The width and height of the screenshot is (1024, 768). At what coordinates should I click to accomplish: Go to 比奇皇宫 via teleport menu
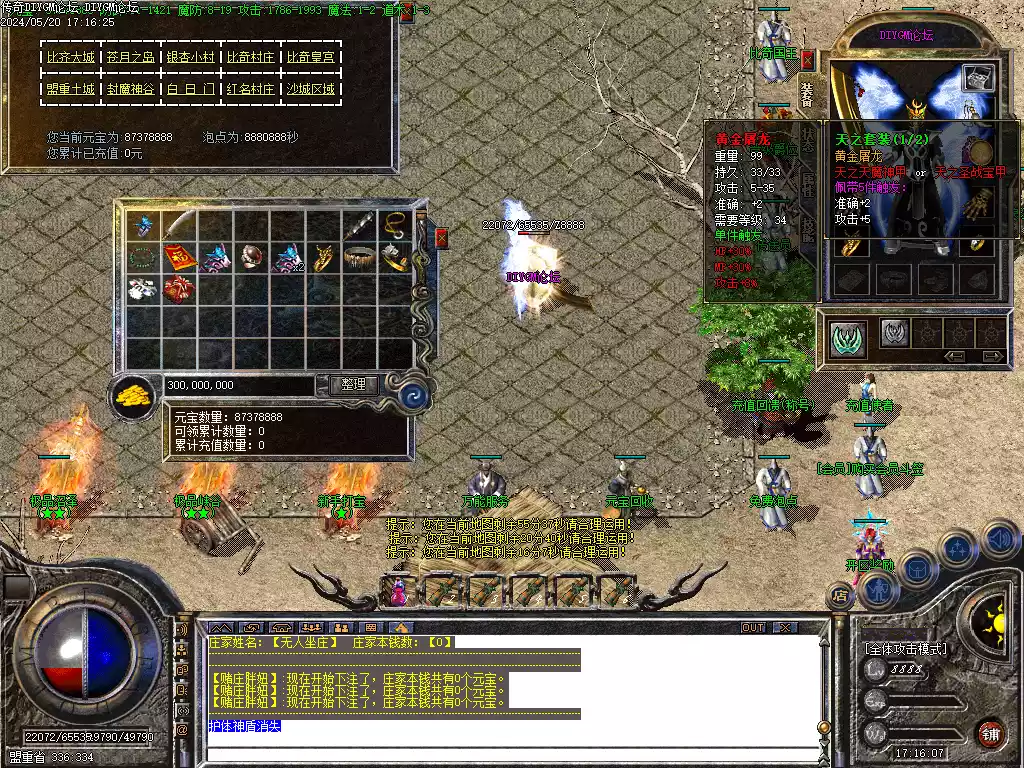[311, 58]
